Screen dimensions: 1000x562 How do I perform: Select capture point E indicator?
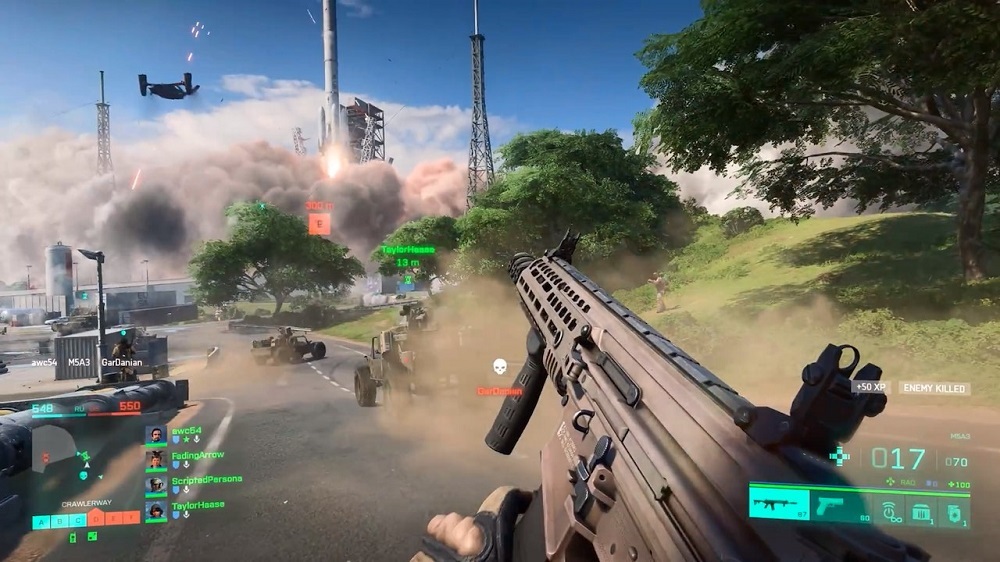pyautogui.click(x=113, y=519)
